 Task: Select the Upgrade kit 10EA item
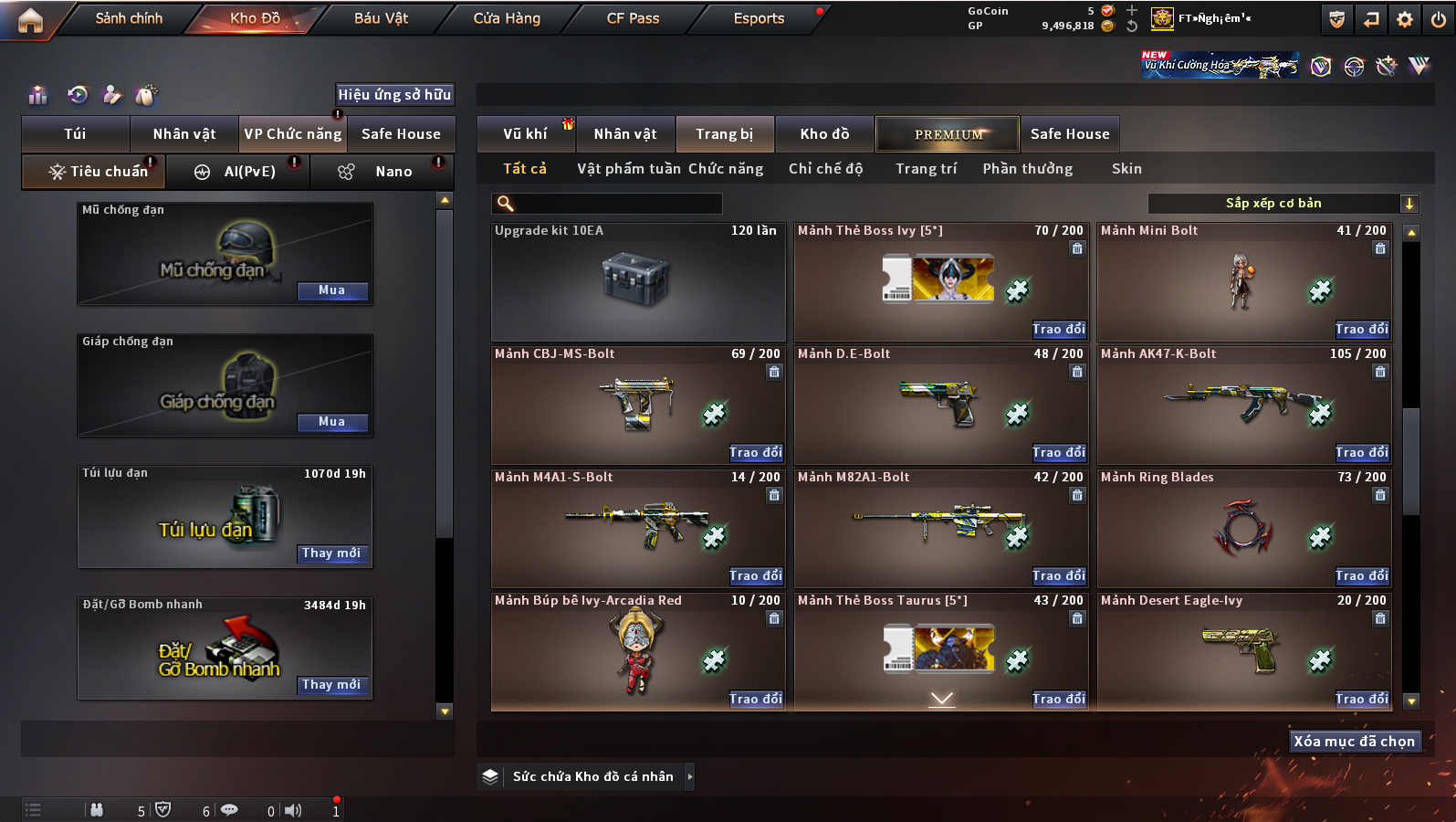(638, 281)
